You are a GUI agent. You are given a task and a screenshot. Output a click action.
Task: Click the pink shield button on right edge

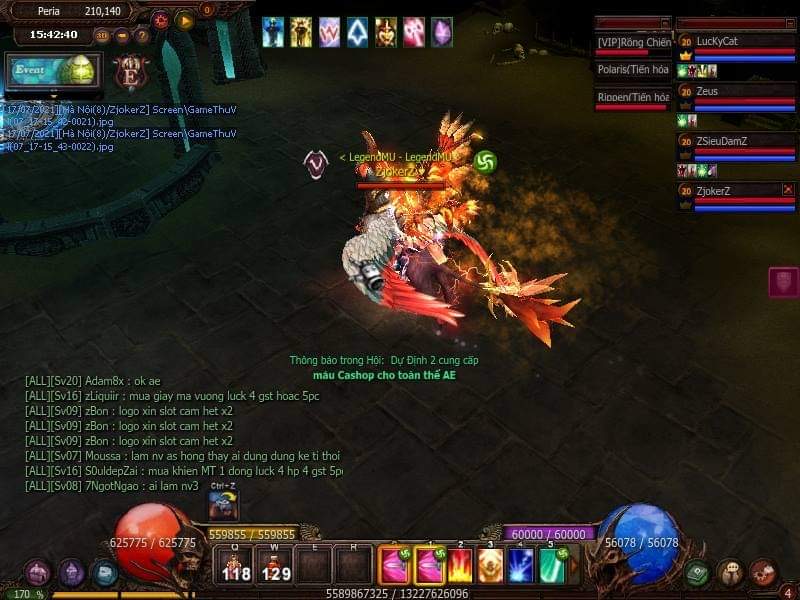[783, 282]
